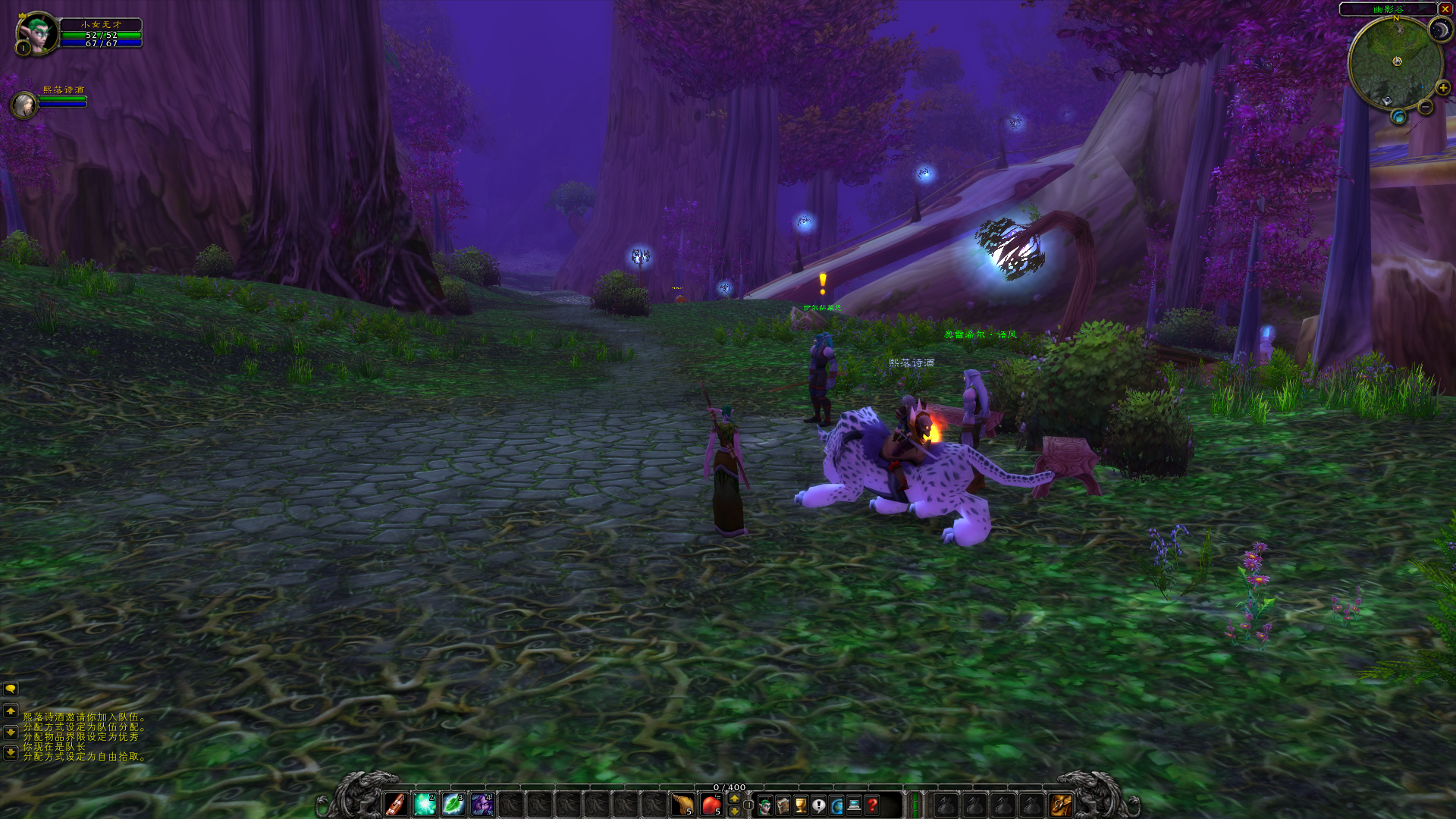Open the main menu computer button
The image size is (1456, 819).
[x=855, y=805]
